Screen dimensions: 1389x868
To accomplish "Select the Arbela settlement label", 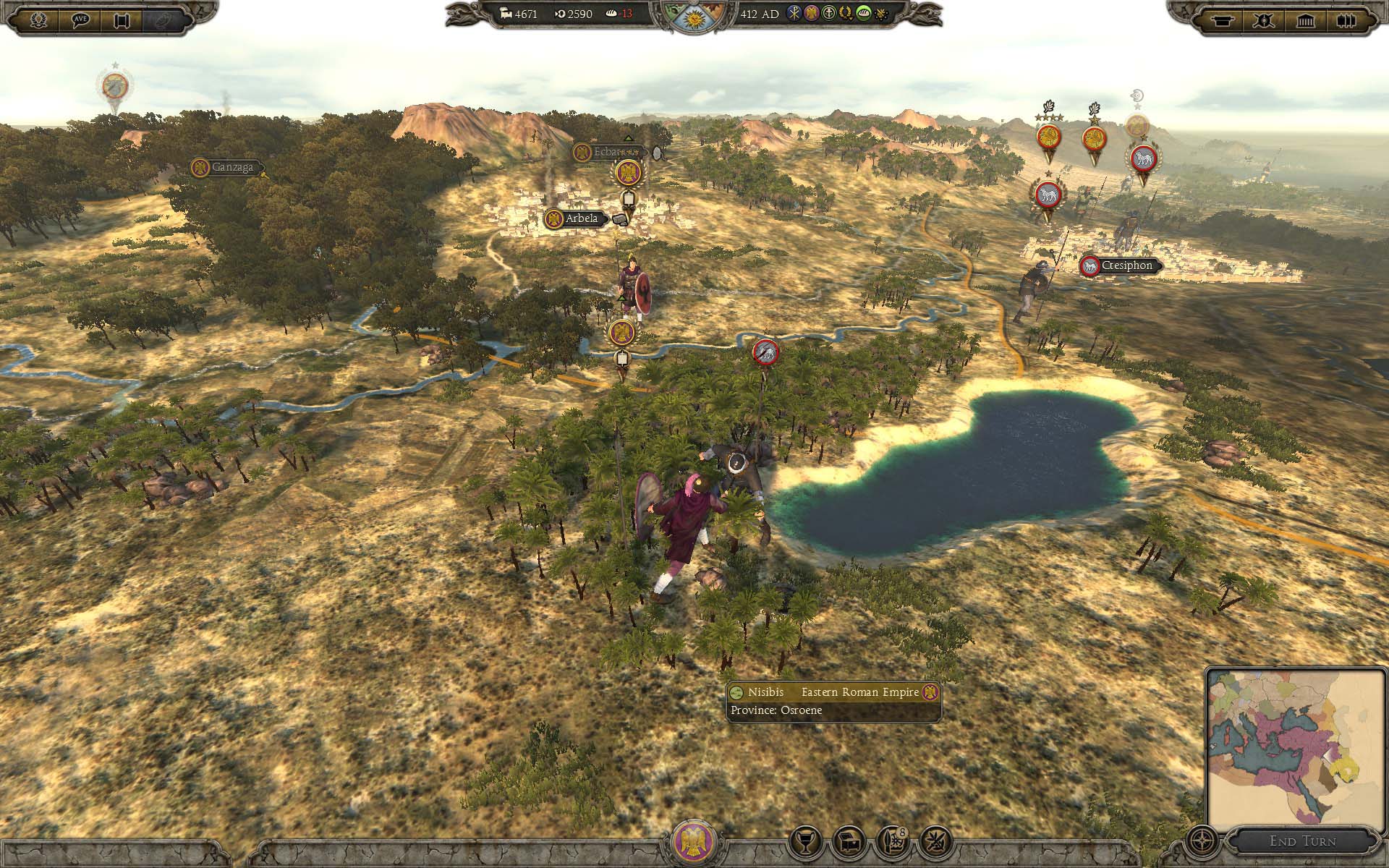I will coord(581,218).
